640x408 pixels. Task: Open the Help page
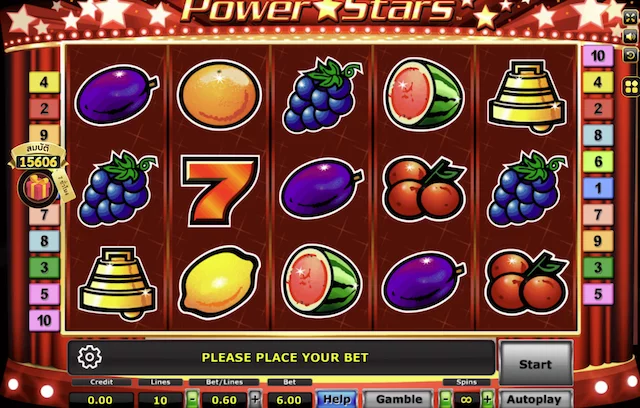(336, 398)
